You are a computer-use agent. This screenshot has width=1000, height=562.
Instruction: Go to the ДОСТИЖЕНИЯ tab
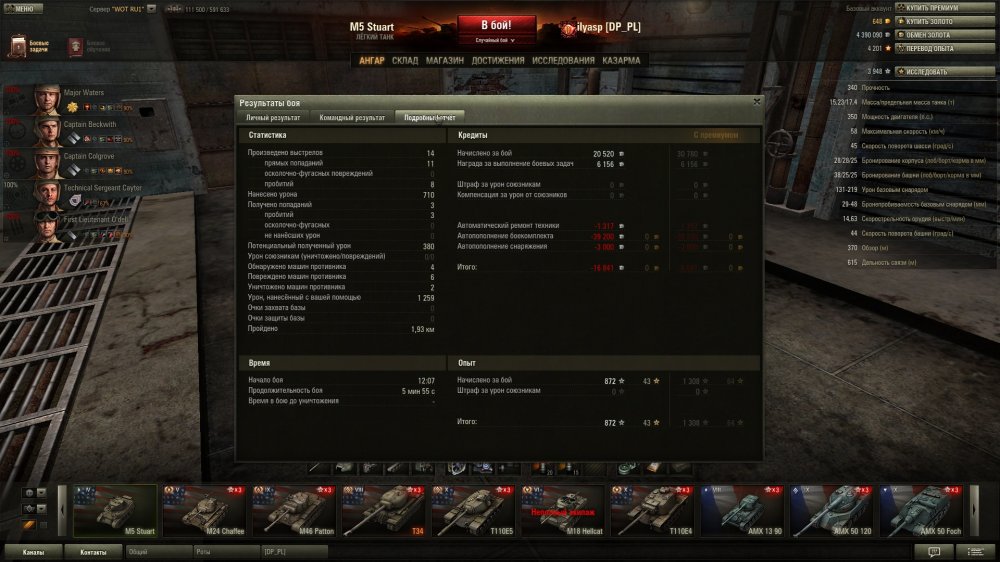(498, 61)
